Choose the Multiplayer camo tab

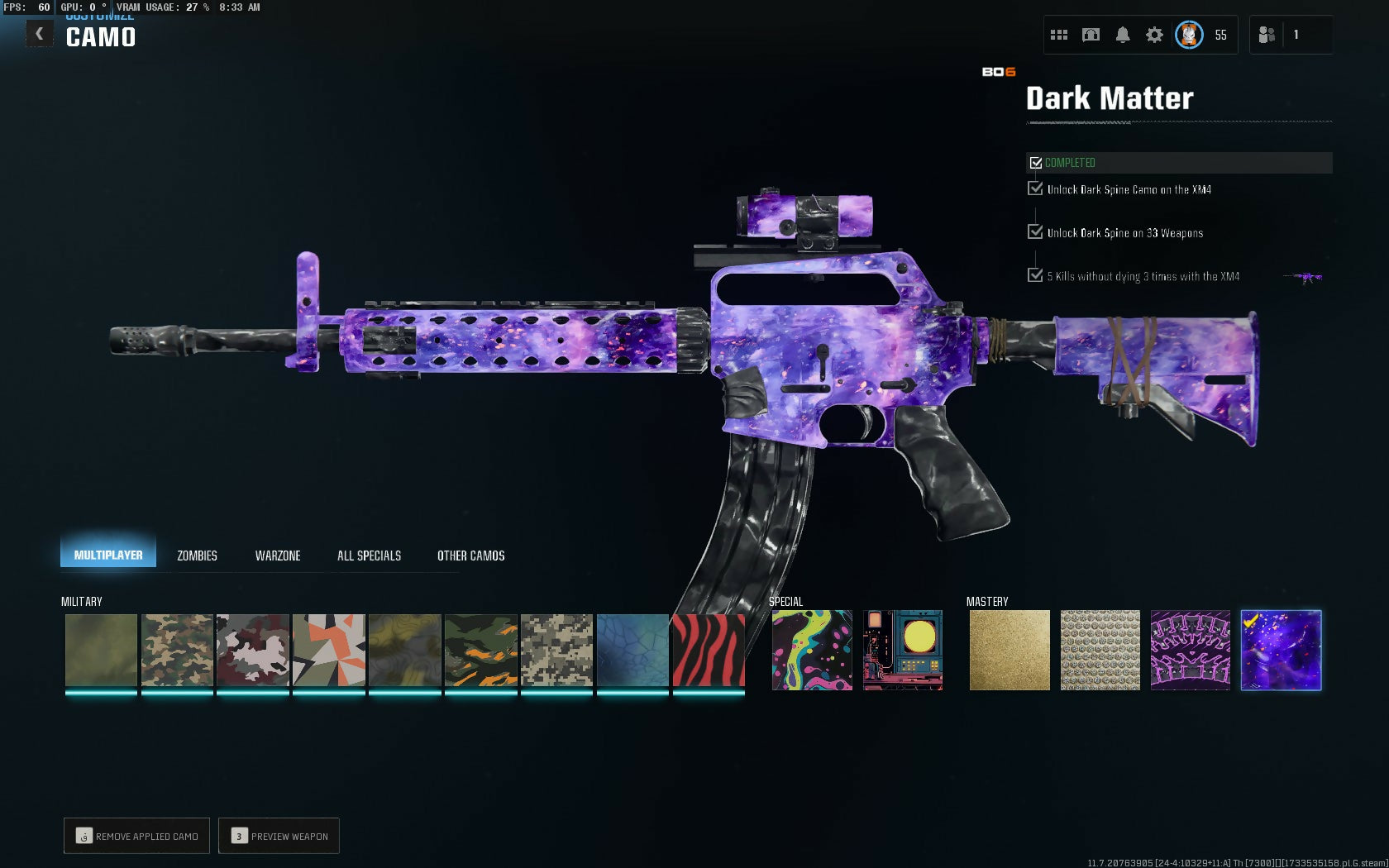click(x=108, y=555)
